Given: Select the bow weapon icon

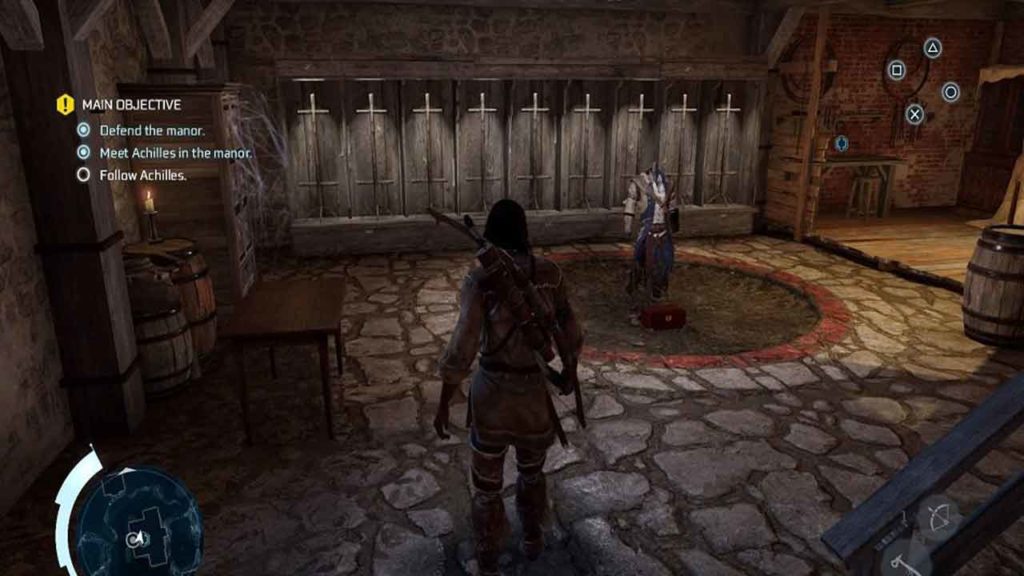Looking at the screenshot, I should tap(940, 516).
